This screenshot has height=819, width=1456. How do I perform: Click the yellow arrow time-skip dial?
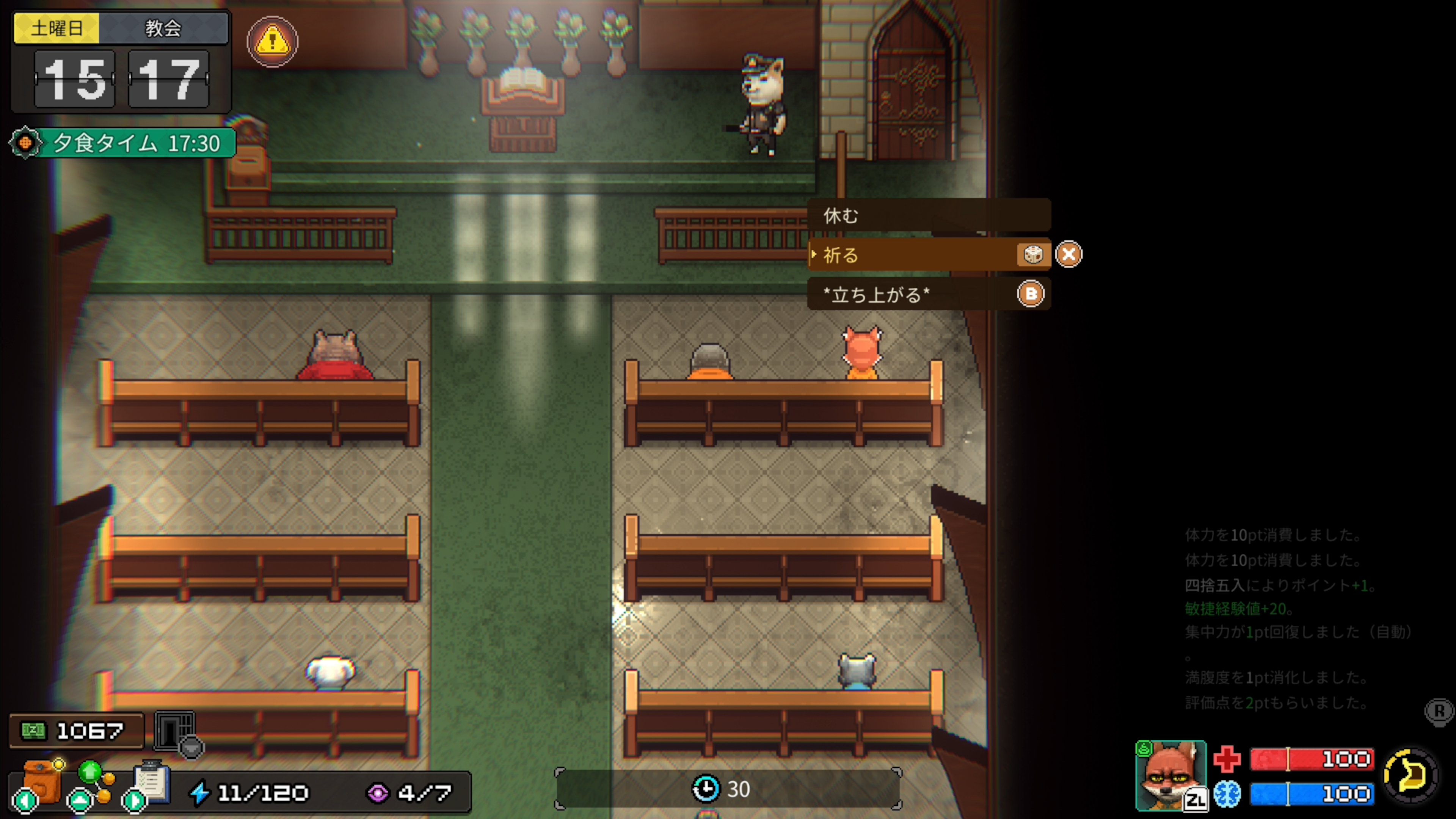point(1411,775)
